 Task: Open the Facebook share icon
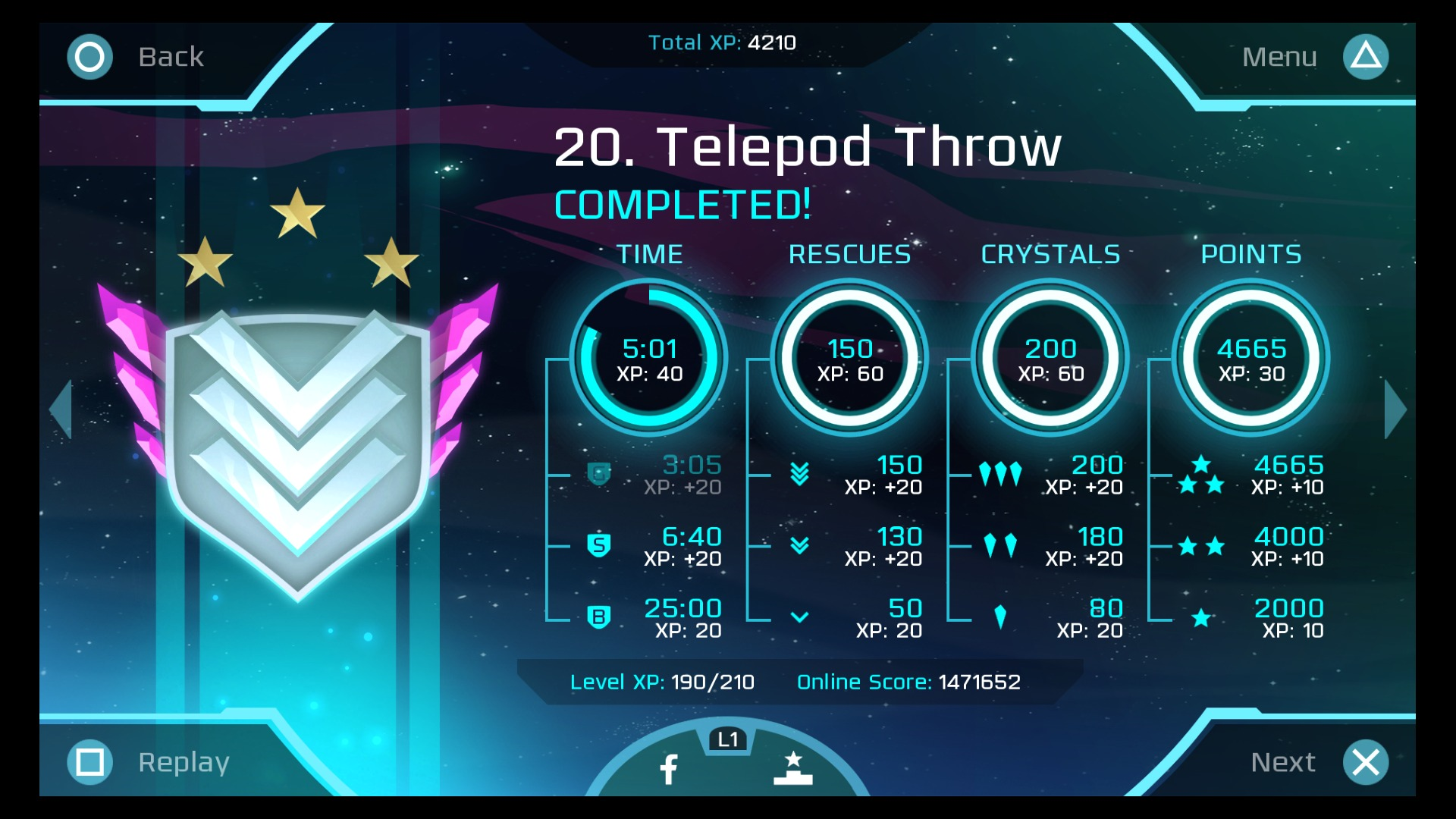(x=668, y=767)
